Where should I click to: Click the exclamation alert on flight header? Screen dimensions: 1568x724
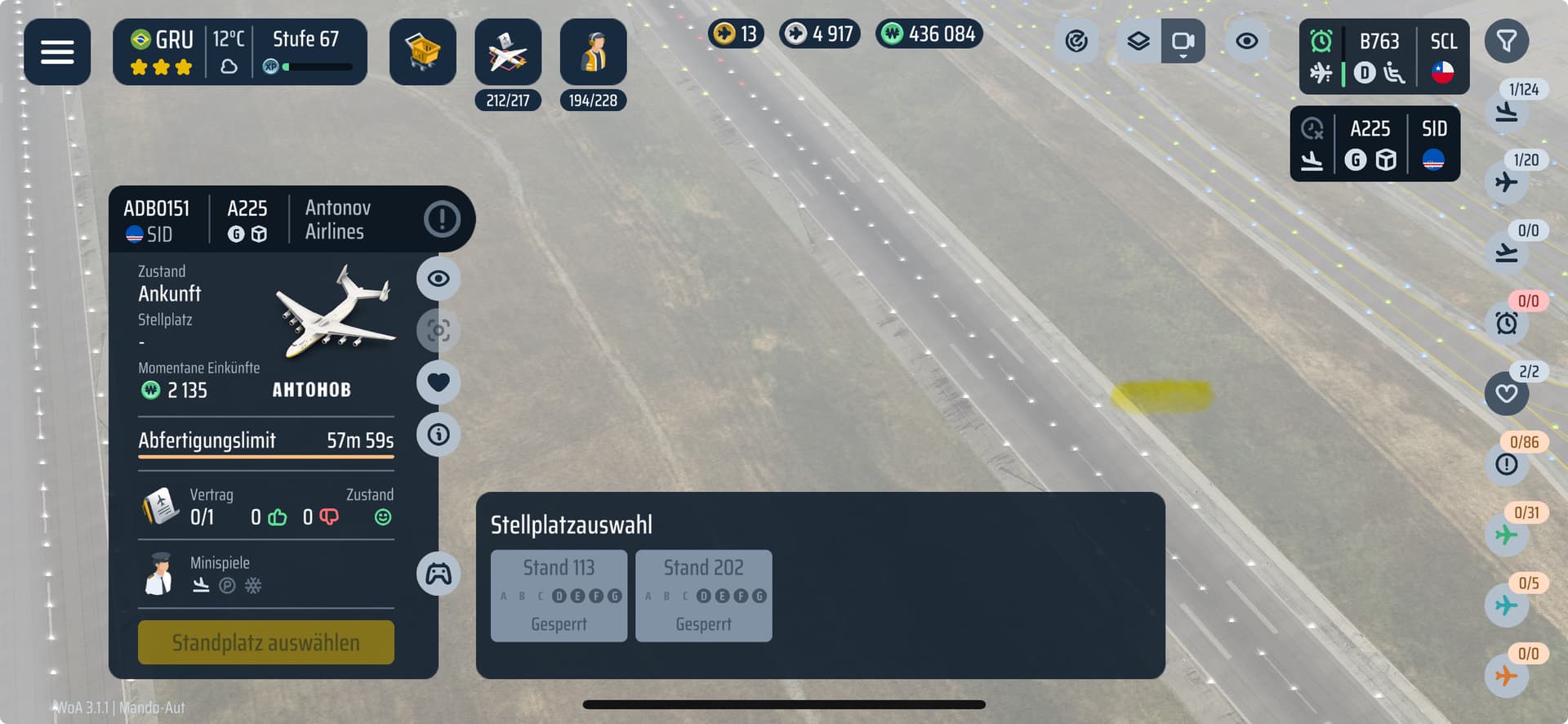pyautogui.click(x=442, y=219)
